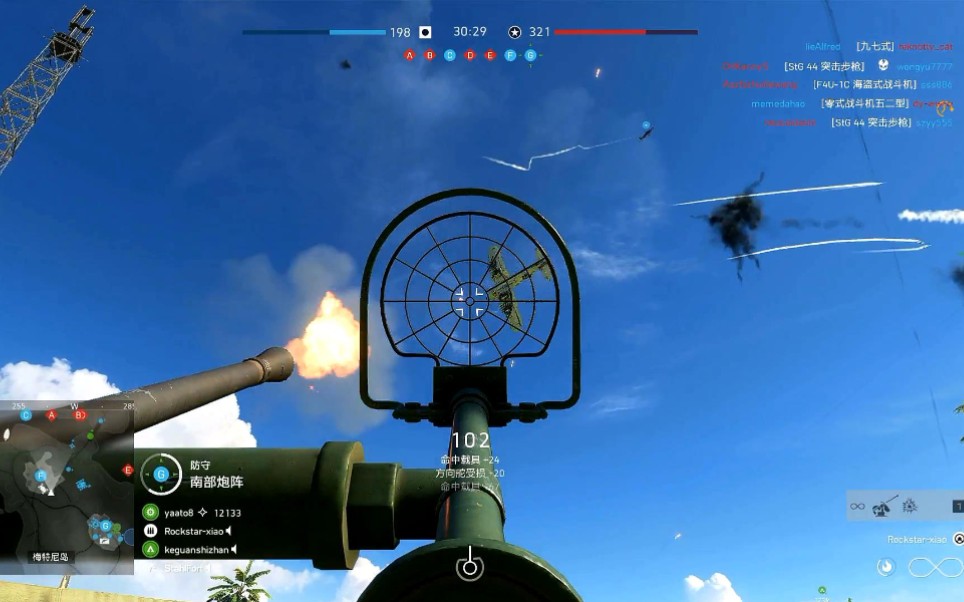Click the kill feed entry with skull icon
964x602 pixels.
838,66
